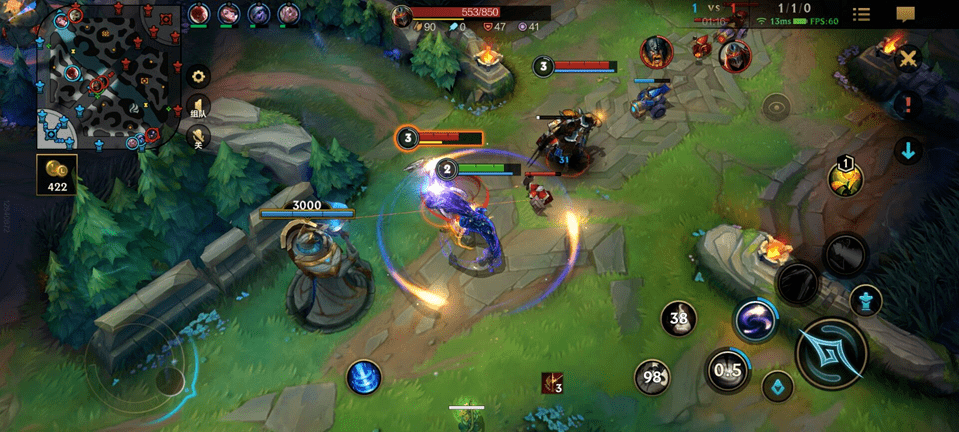The height and width of the screenshot is (432, 959).
Task: Open the shop via the 422 gold button
Action: pyautogui.click(x=56, y=174)
